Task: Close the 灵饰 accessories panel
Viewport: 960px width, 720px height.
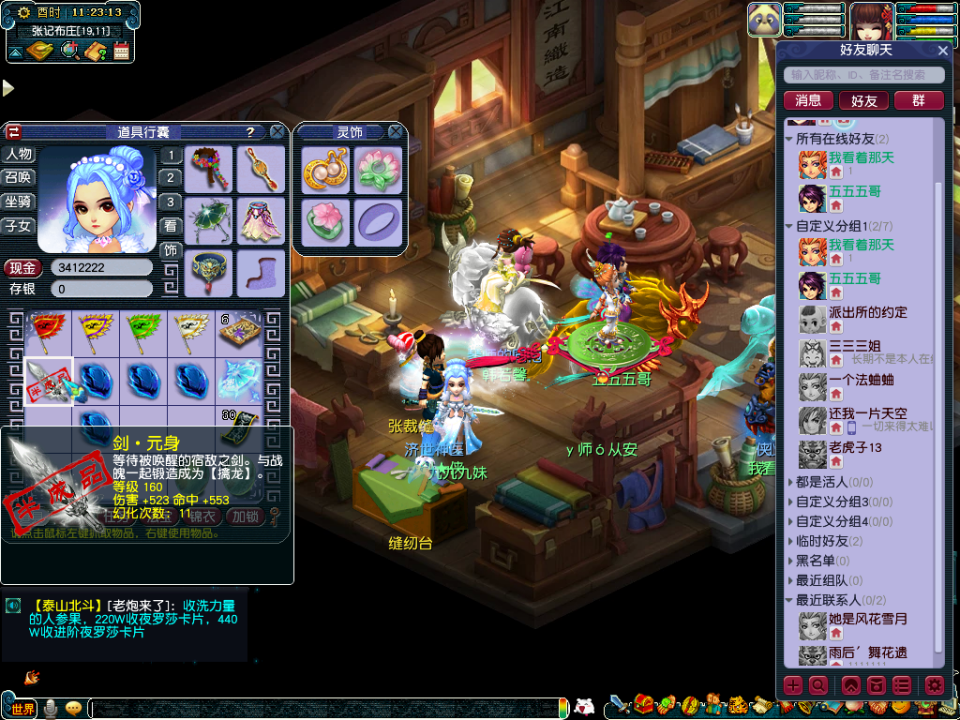Action: tap(396, 132)
